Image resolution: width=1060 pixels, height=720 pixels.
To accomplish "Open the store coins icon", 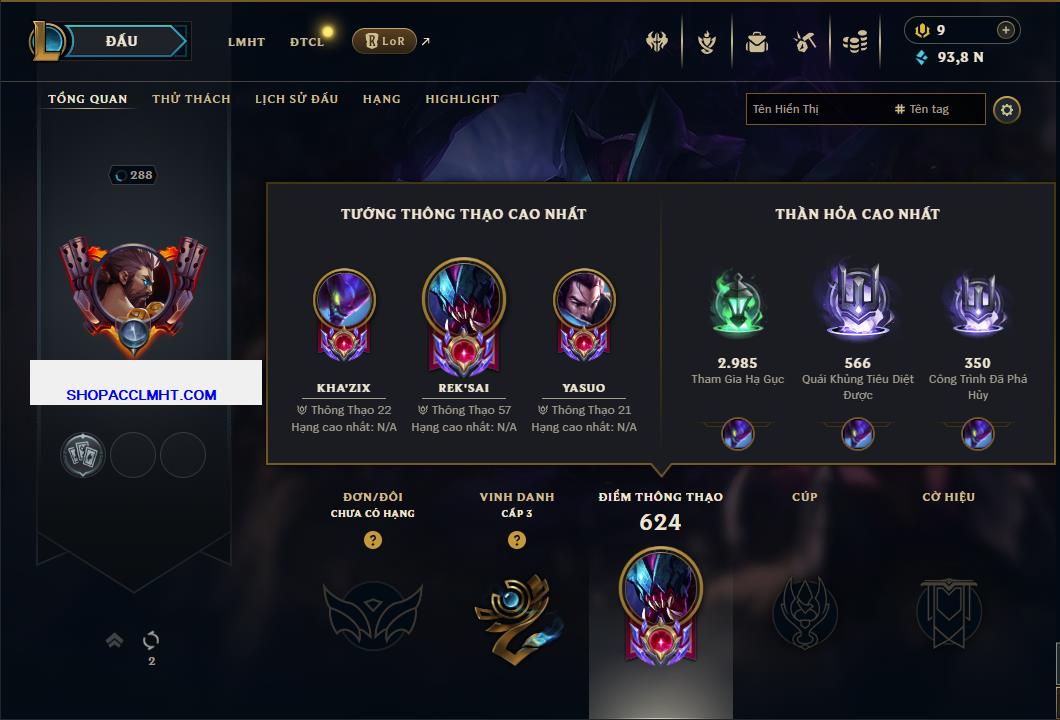I will coord(854,42).
